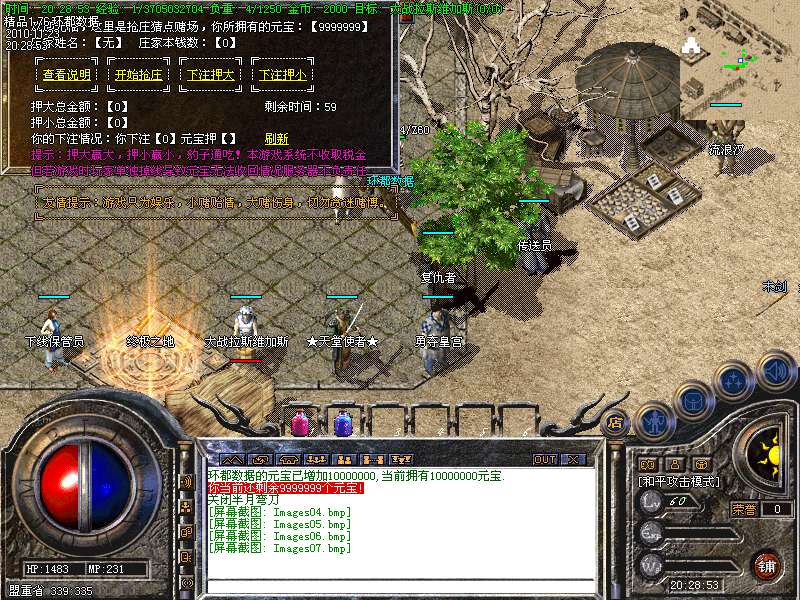The image size is (800, 600).
Task: Close the chat panel with X
Action: [x=573, y=460]
